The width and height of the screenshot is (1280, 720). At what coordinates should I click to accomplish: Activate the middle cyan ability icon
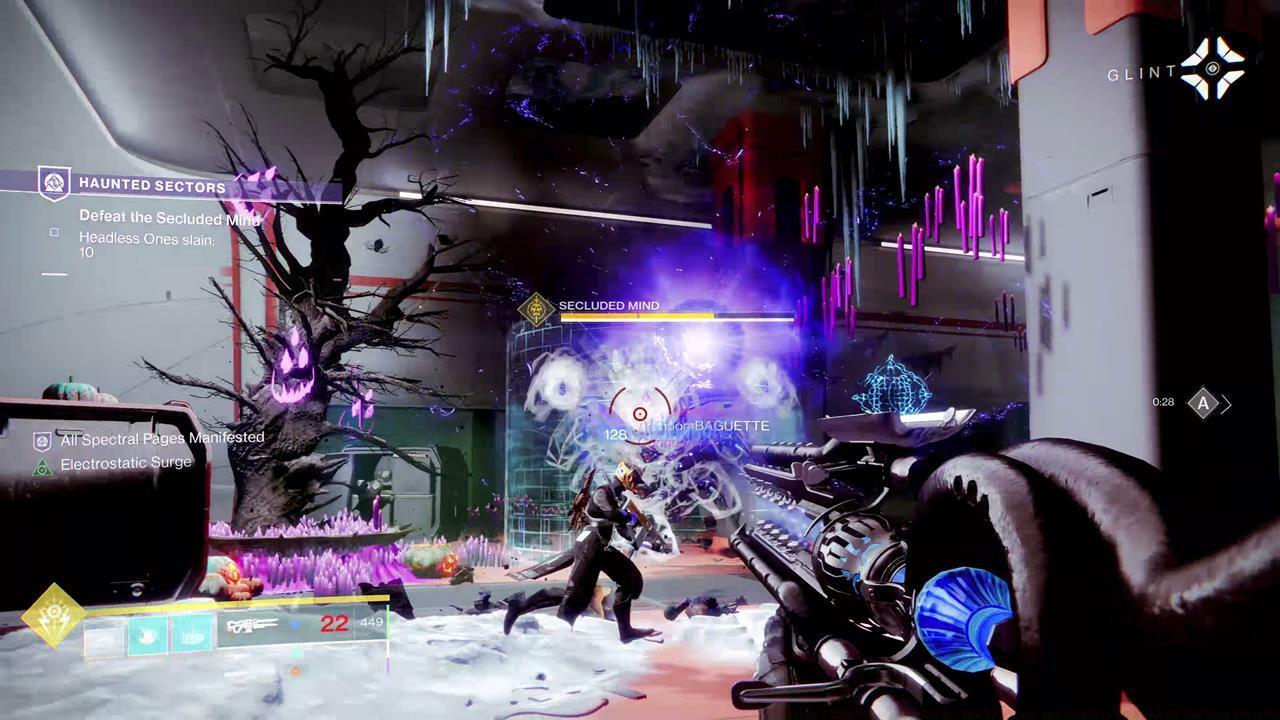point(148,635)
